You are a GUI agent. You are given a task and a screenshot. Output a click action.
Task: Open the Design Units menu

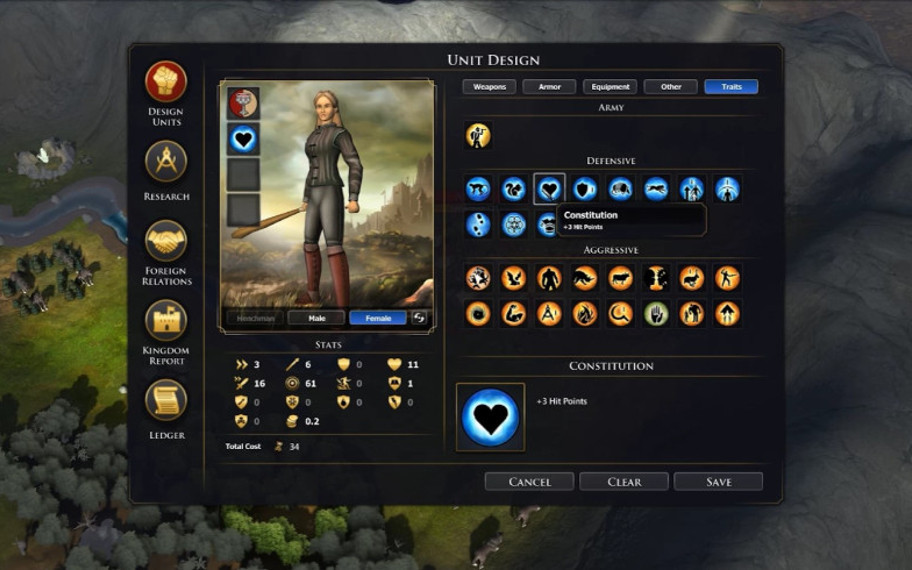click(x=166, y=83)
